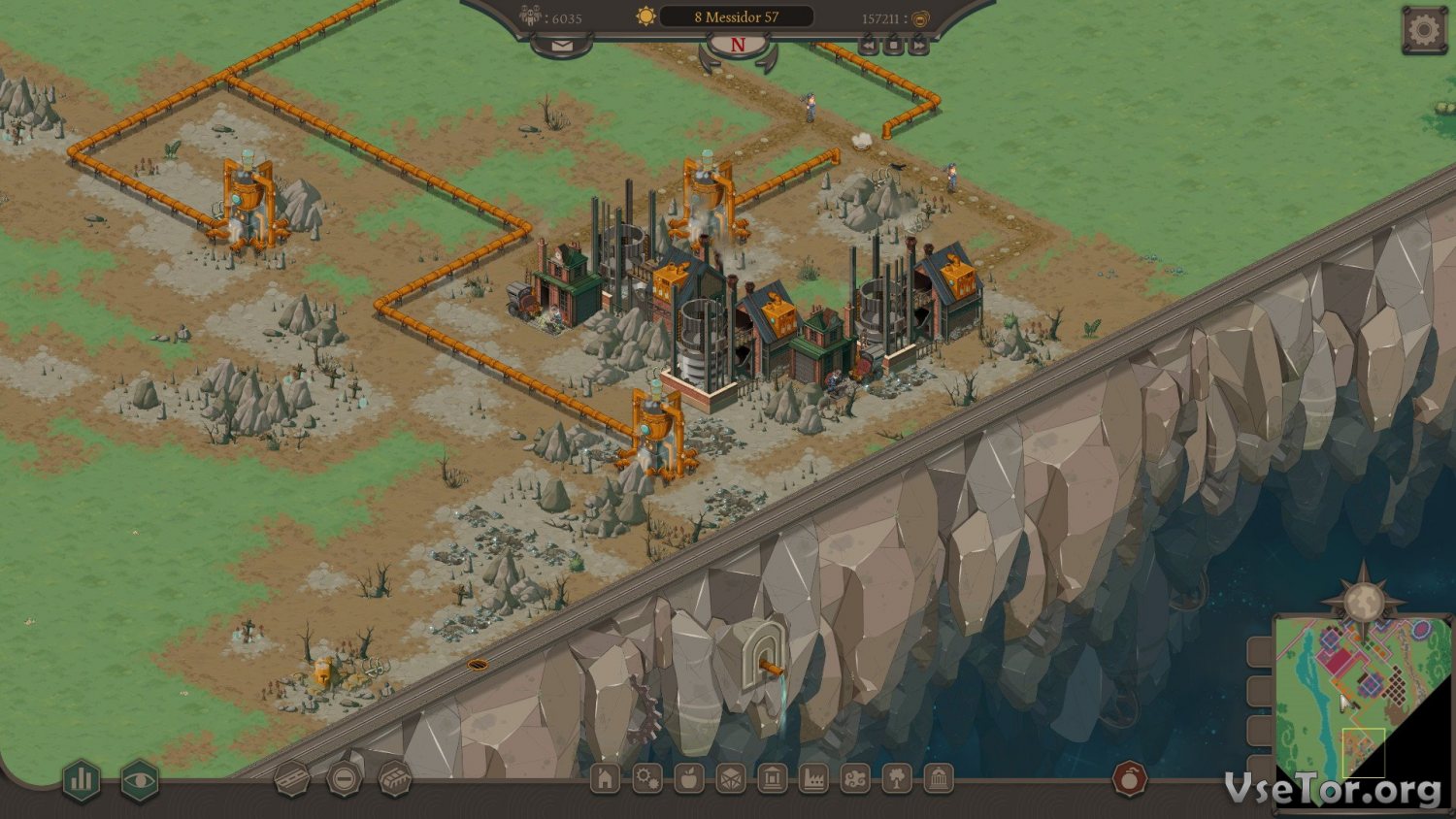Open the gears build category

(x=646, y=778)
